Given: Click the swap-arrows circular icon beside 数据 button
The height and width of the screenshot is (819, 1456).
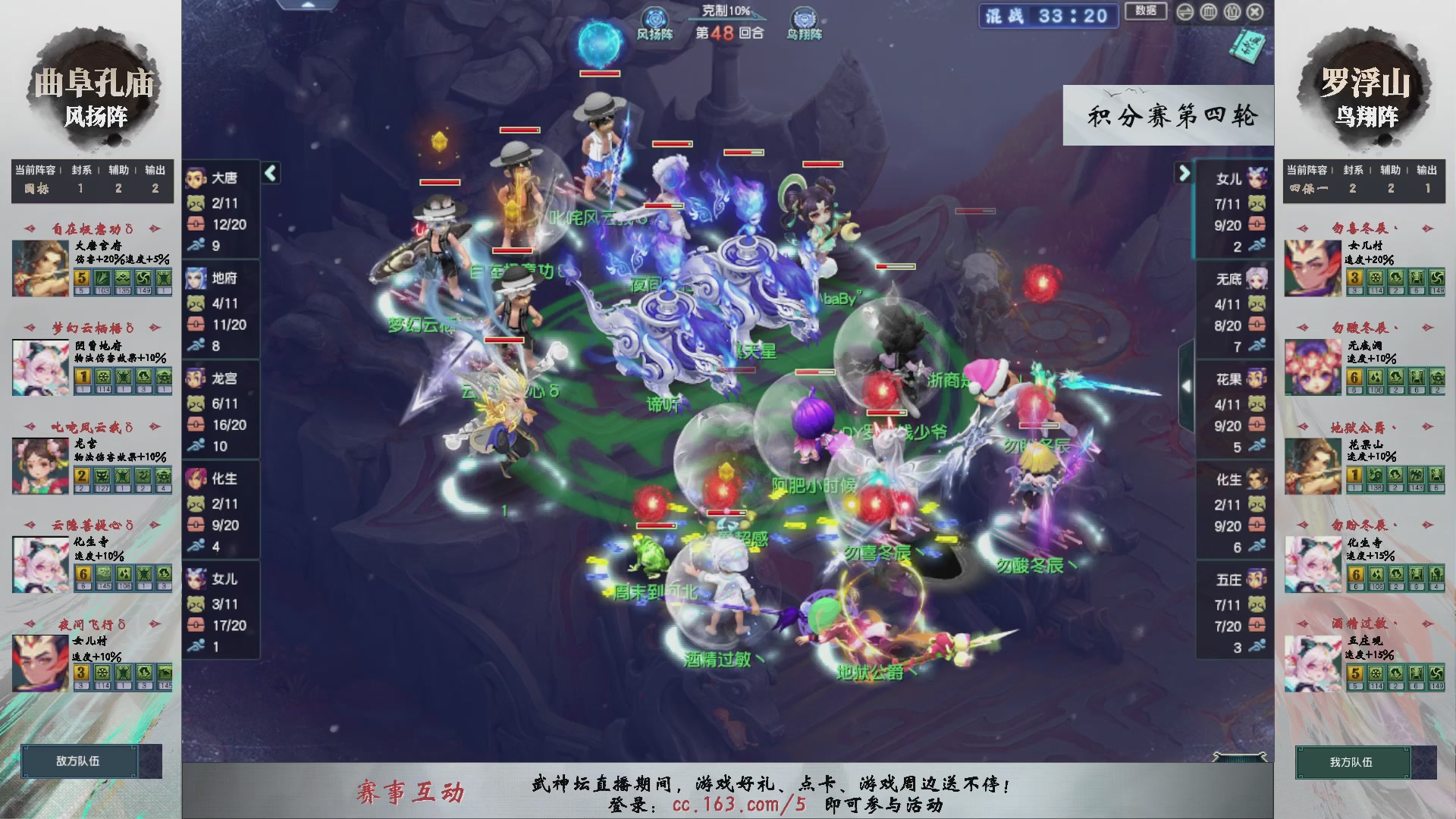Looking at the screenshot, I should (1186, 12).
